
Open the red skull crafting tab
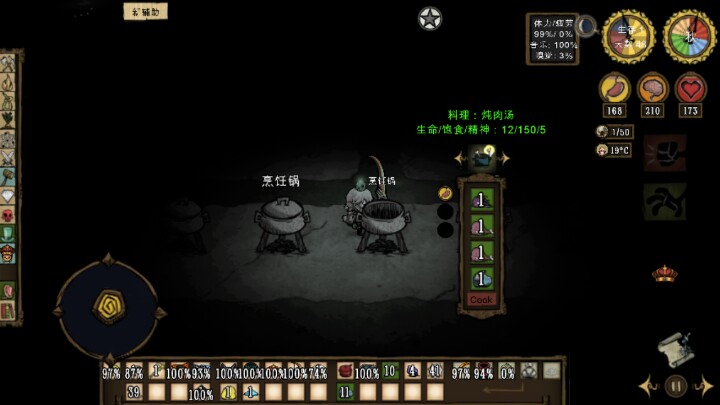[8, 215]
